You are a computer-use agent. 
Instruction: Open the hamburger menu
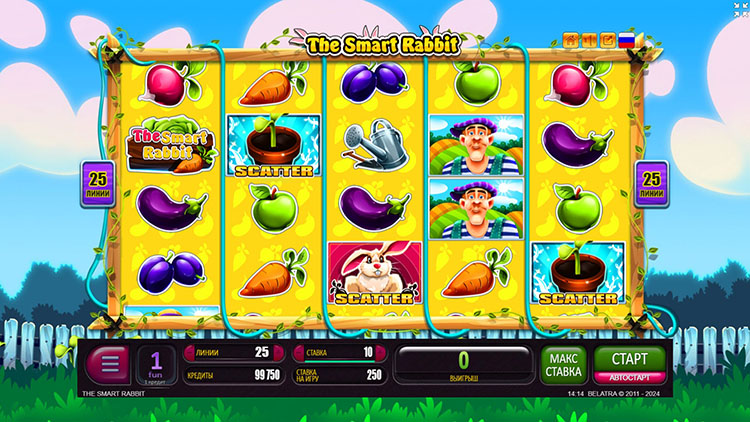[110, 365]
